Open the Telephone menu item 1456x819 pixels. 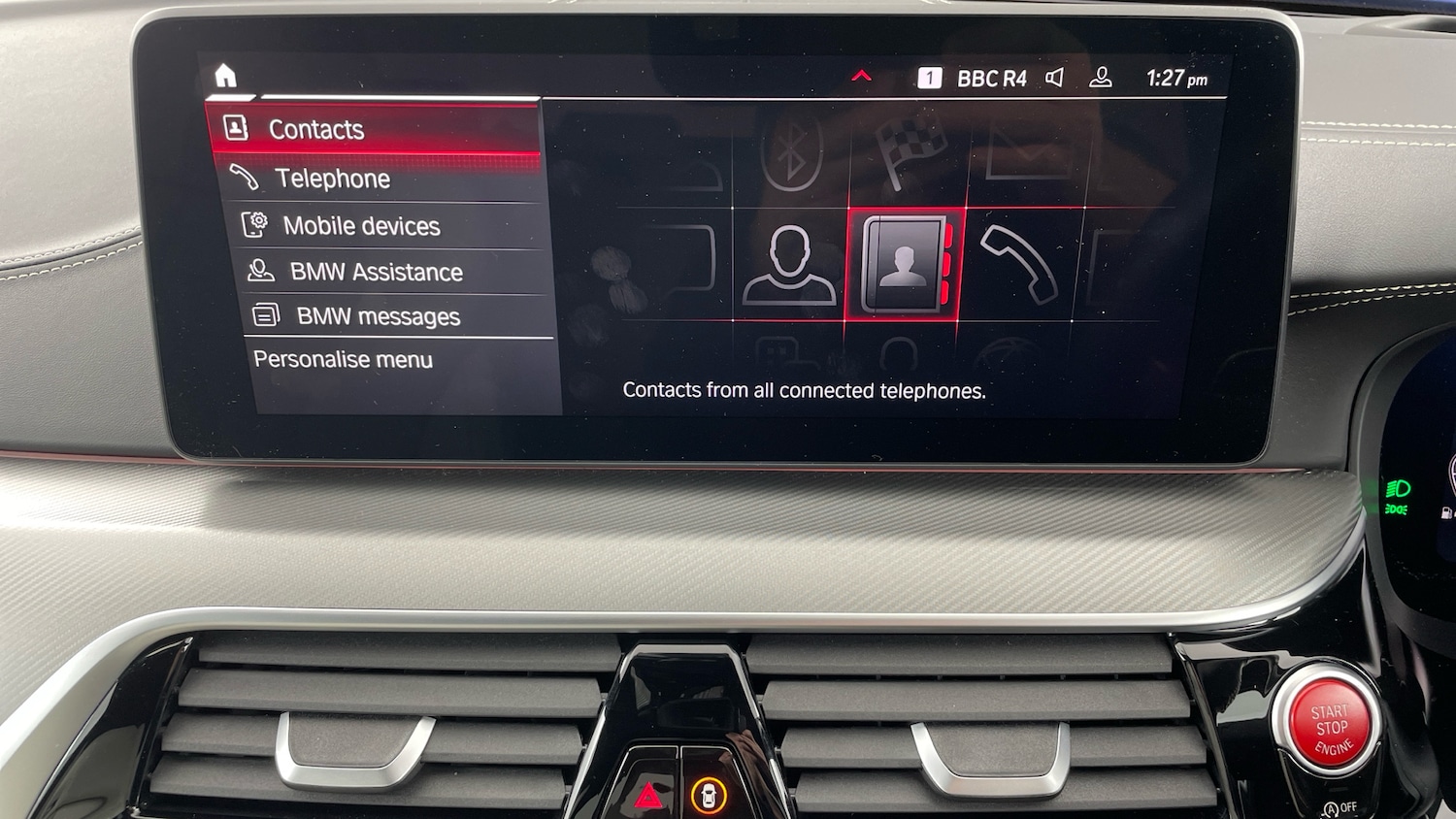coord(333,179)
